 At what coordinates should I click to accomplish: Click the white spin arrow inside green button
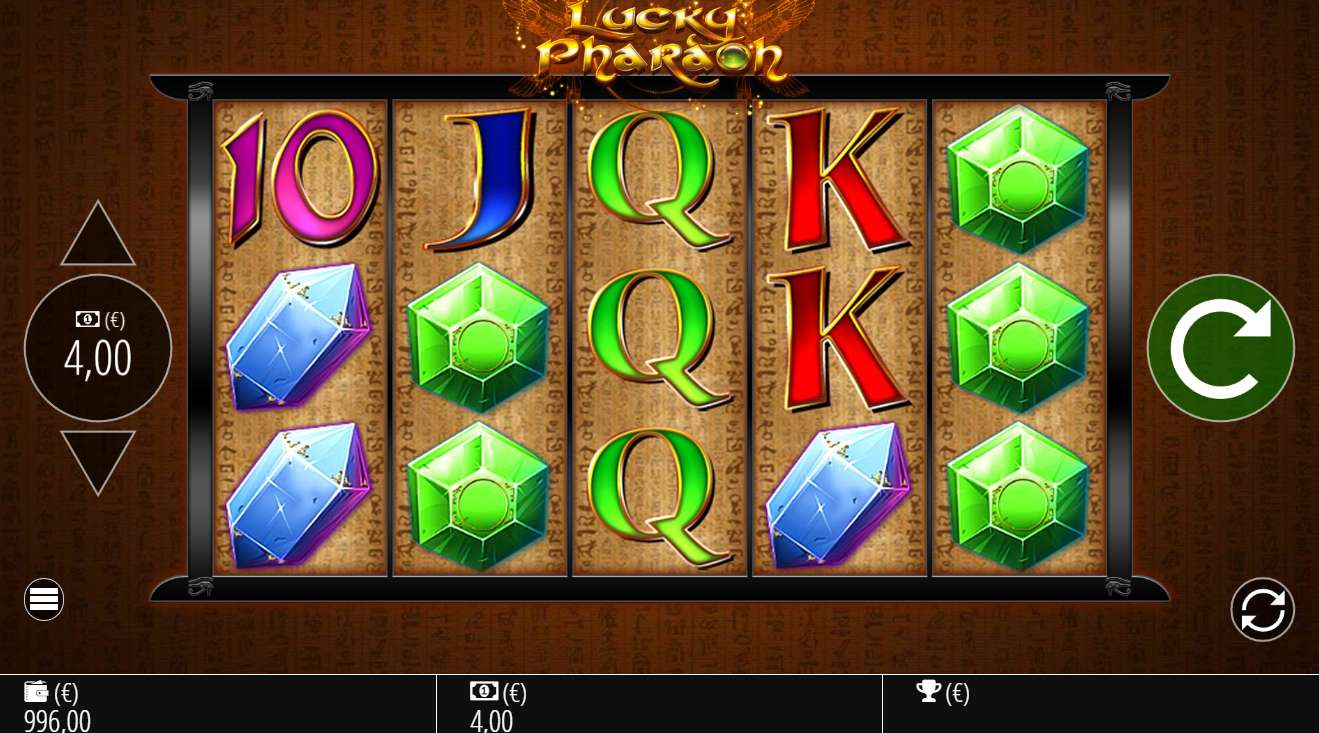click(1220, 347)
